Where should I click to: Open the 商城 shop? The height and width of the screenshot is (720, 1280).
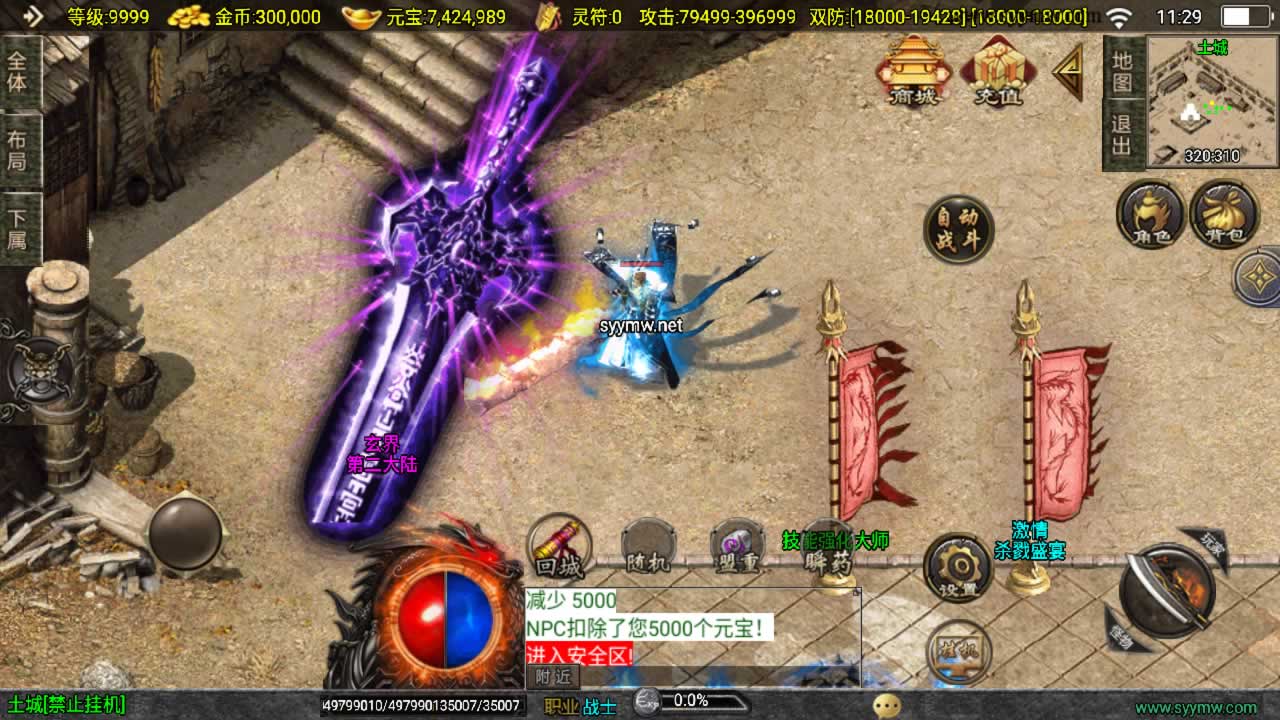coord(913,70)
